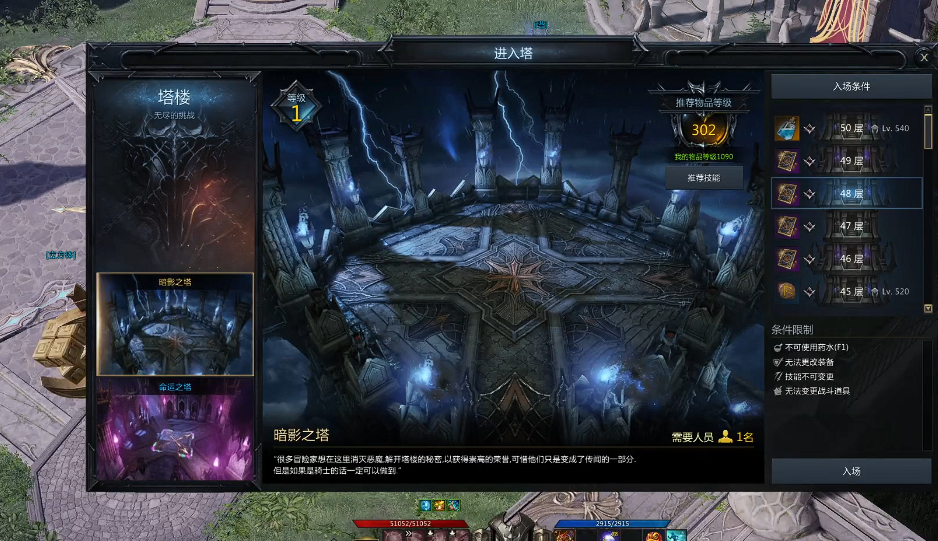Close the 进入塔 window
The height and width of the screenshot is (541, 938).
[923, 58]
